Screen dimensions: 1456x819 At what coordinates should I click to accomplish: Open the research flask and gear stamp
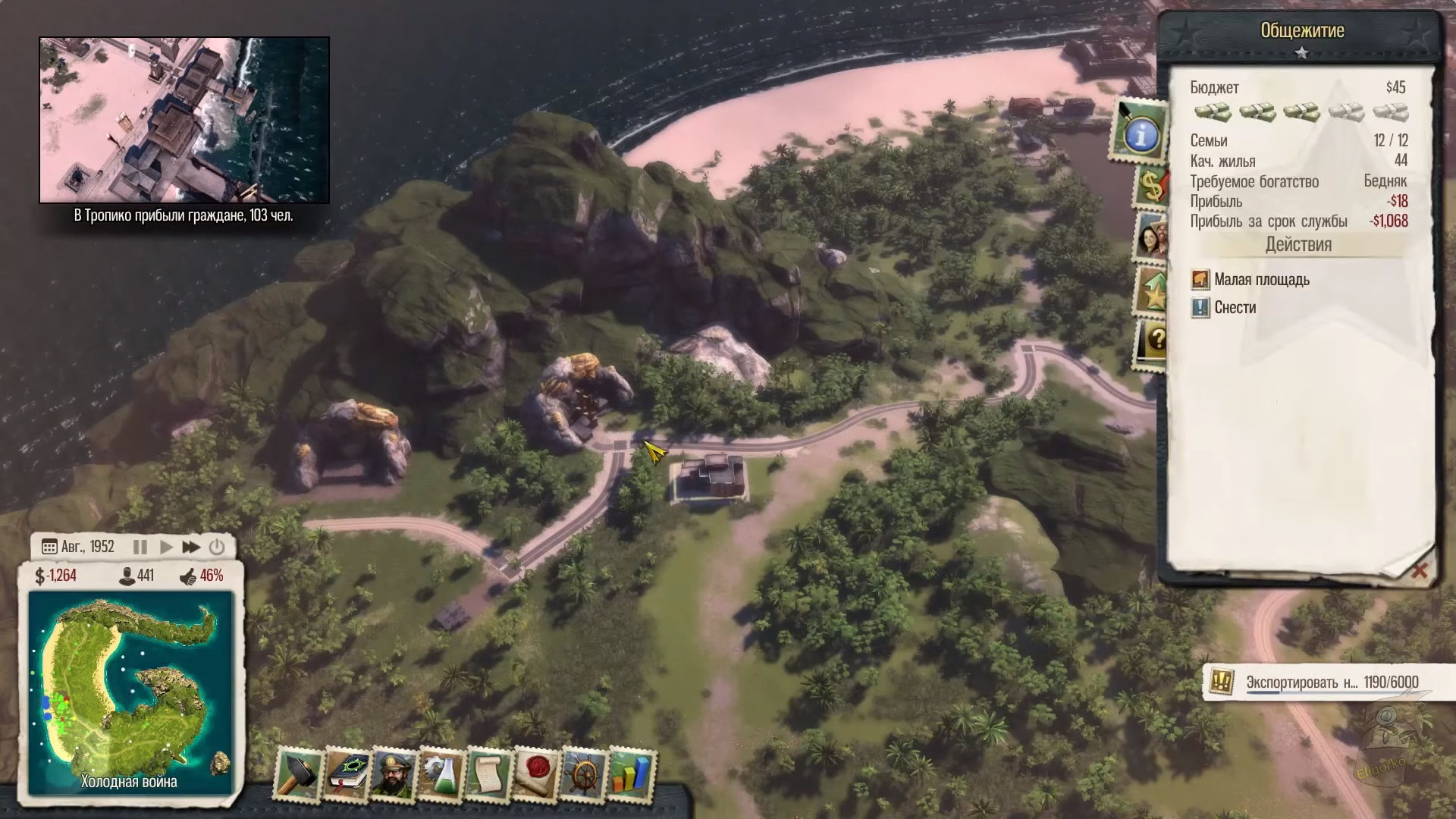441,773
